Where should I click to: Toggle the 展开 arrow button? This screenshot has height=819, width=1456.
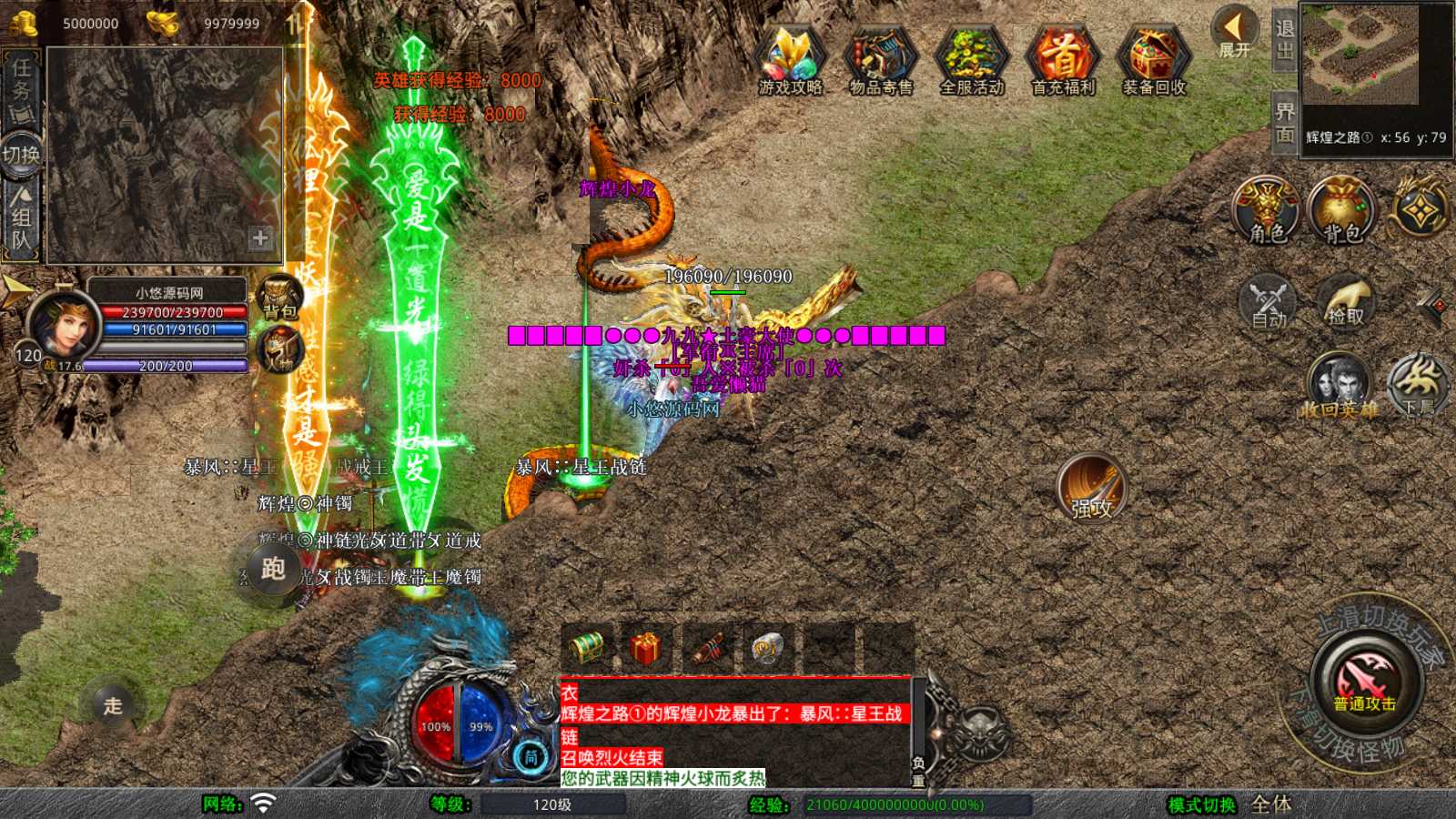(x=1234, y=33)
